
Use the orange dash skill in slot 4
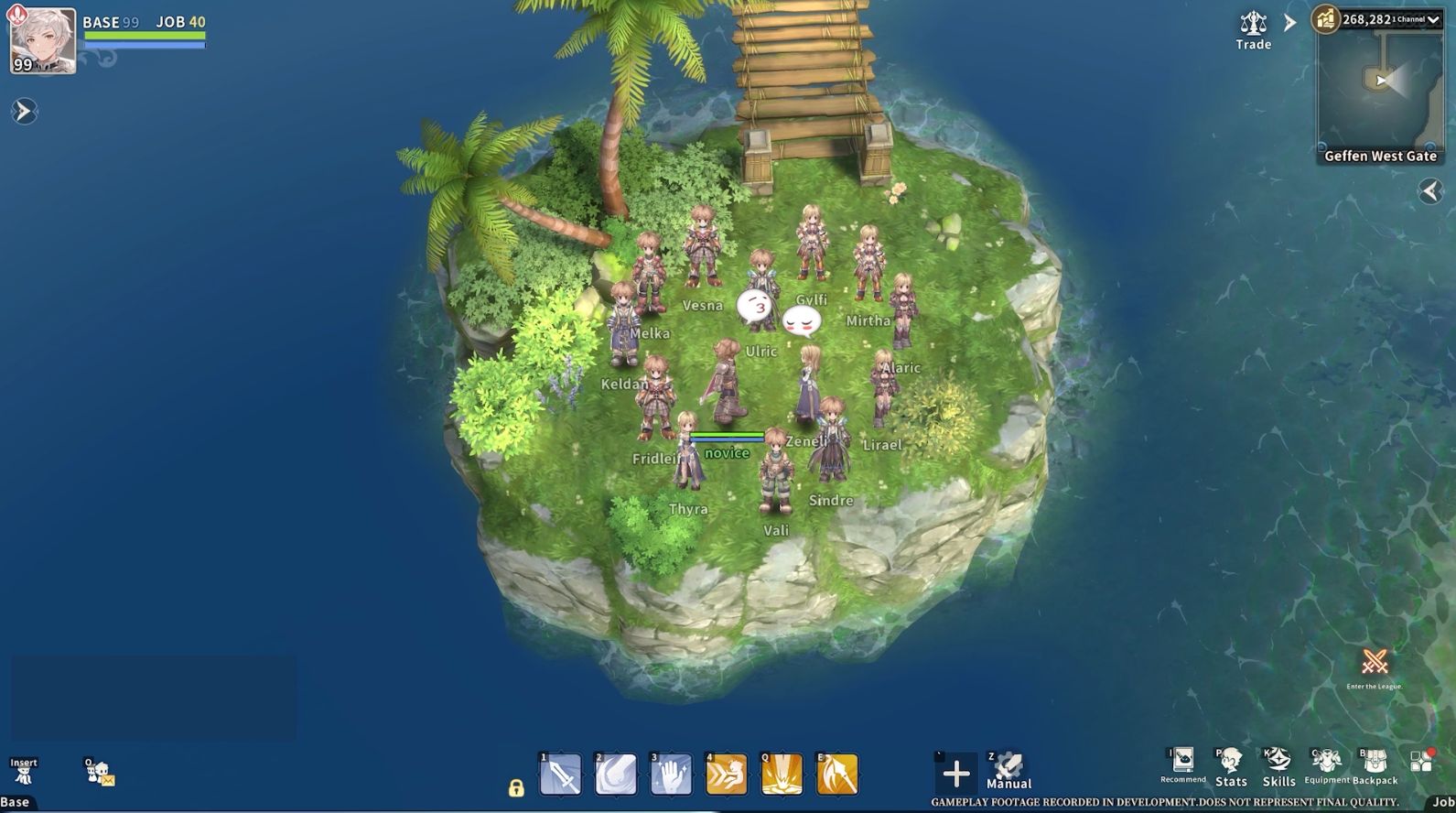click(x=727, y=775)
